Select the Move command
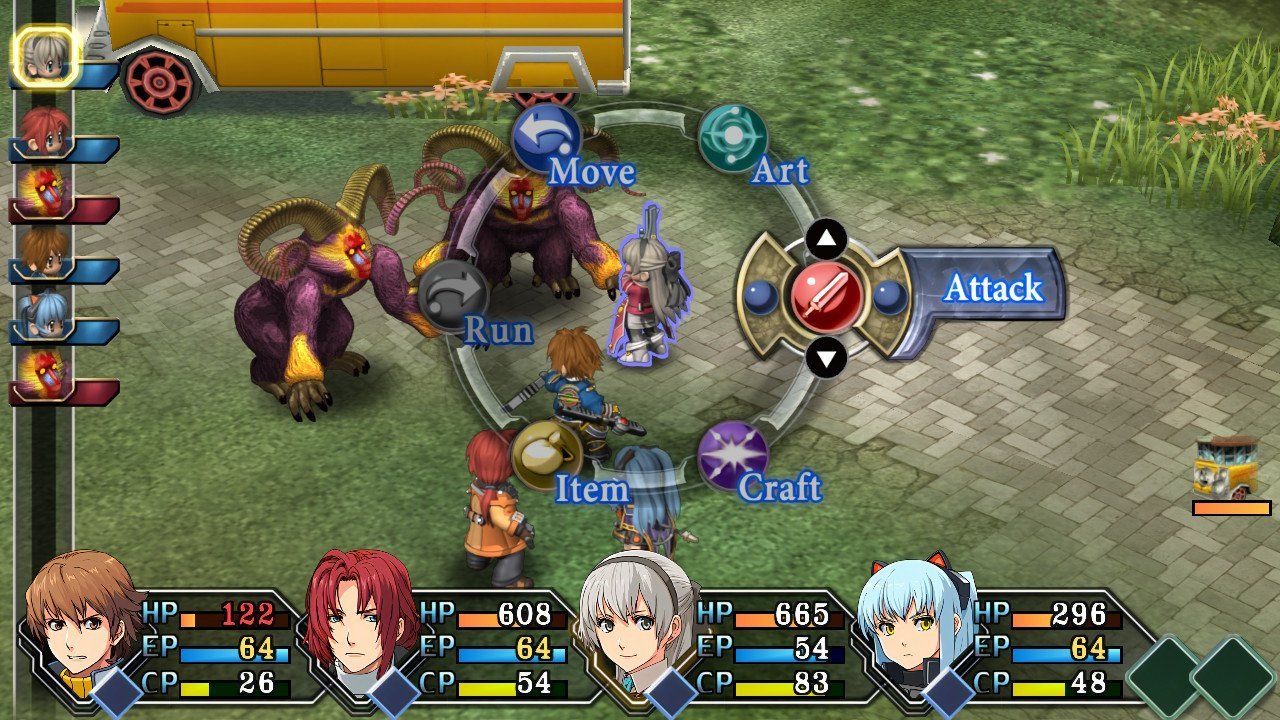 [x=546, y=139]
